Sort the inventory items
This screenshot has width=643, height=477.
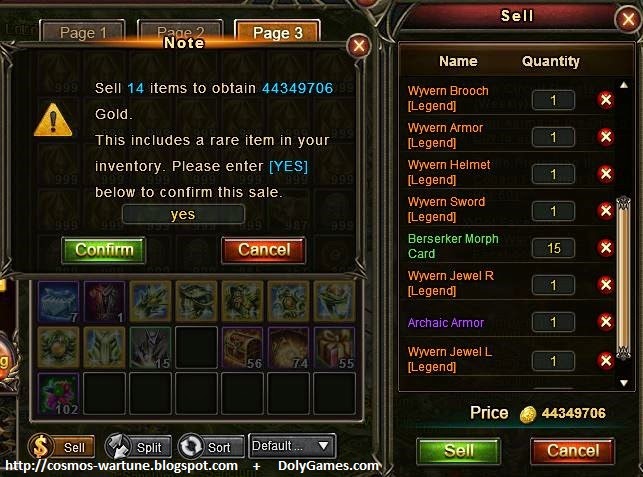207,447
